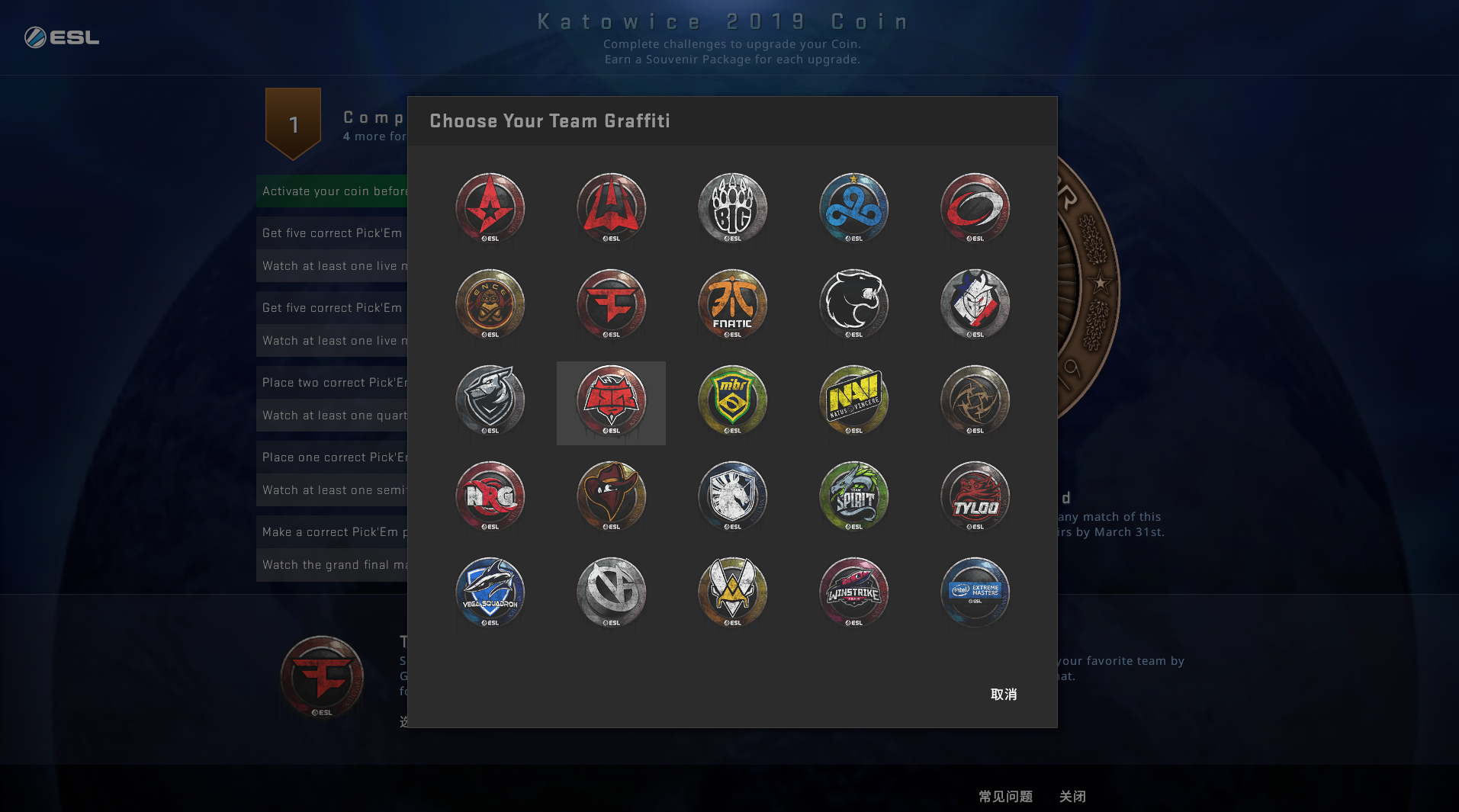1459x812 pixels.
Task: Select the Team Spirit graffiti
Action: (x=853, y=497)
